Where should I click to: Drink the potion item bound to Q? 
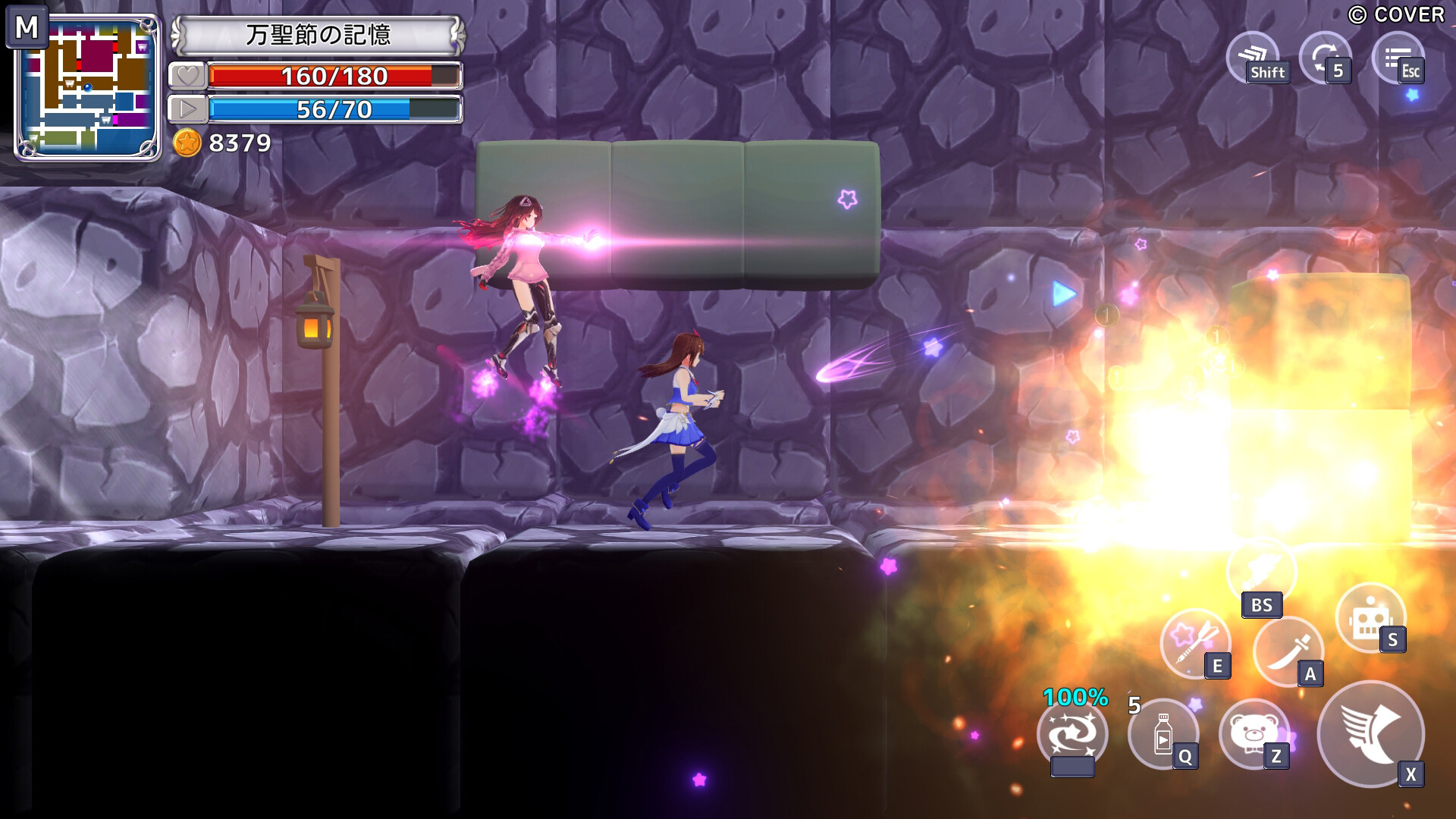(x=1166, y=736)
